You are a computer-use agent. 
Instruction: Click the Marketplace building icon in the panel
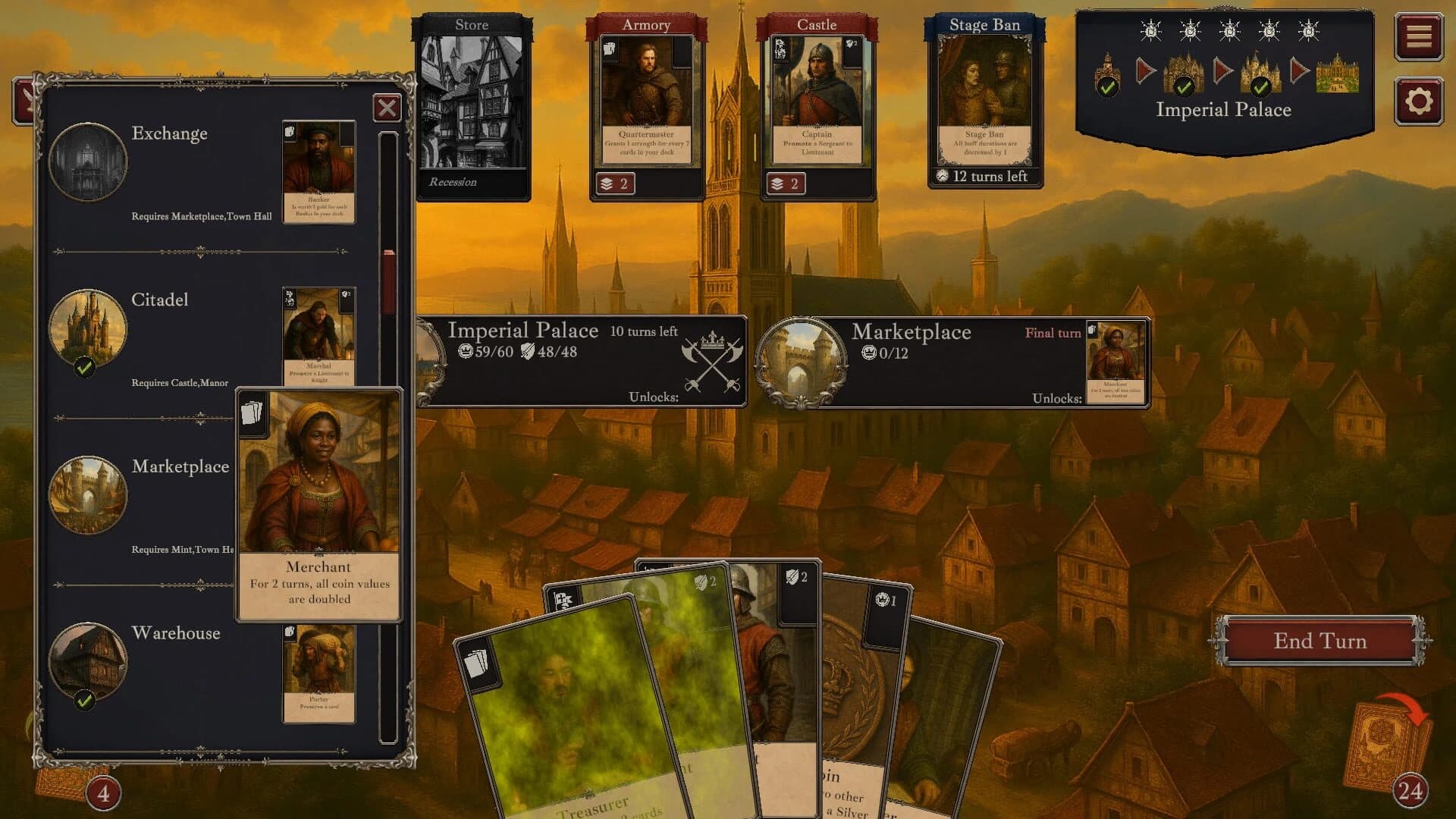tap(88, 494)
